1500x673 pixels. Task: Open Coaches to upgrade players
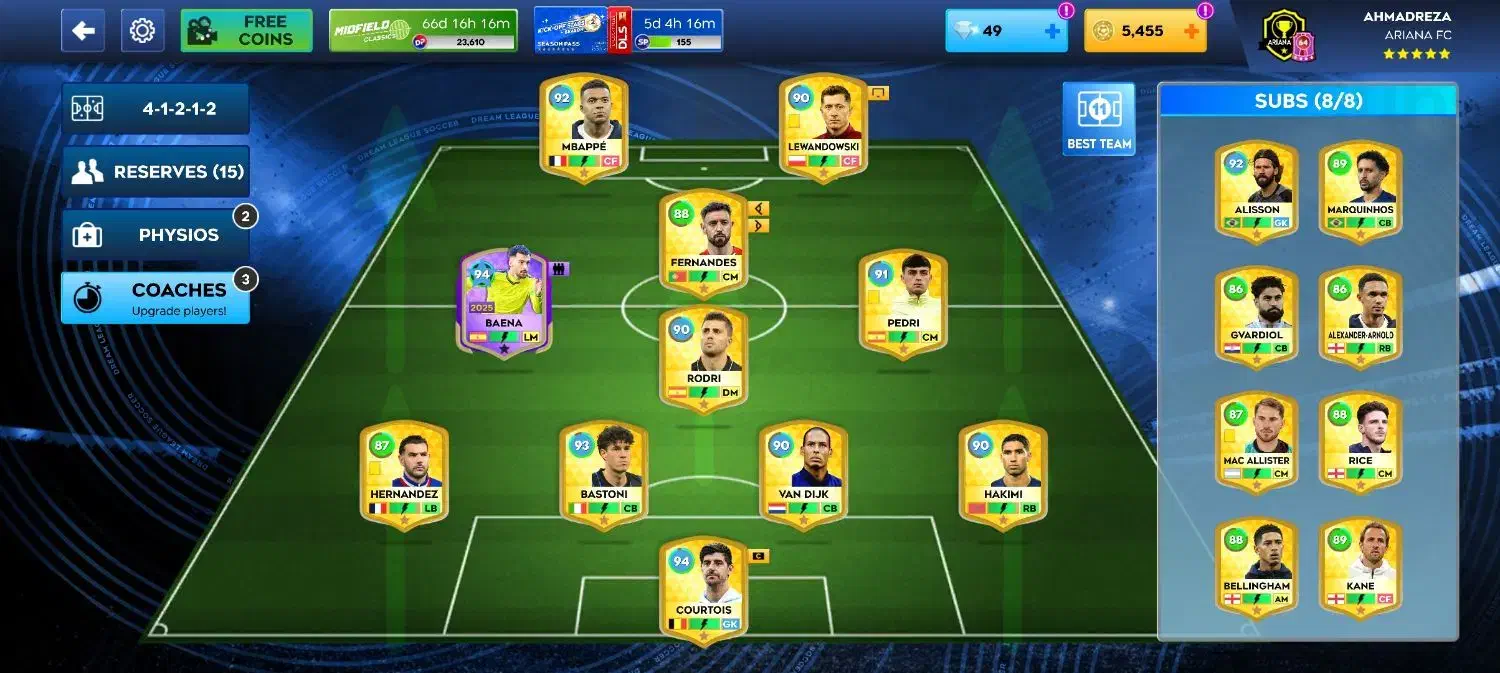[x=156, y=298]
